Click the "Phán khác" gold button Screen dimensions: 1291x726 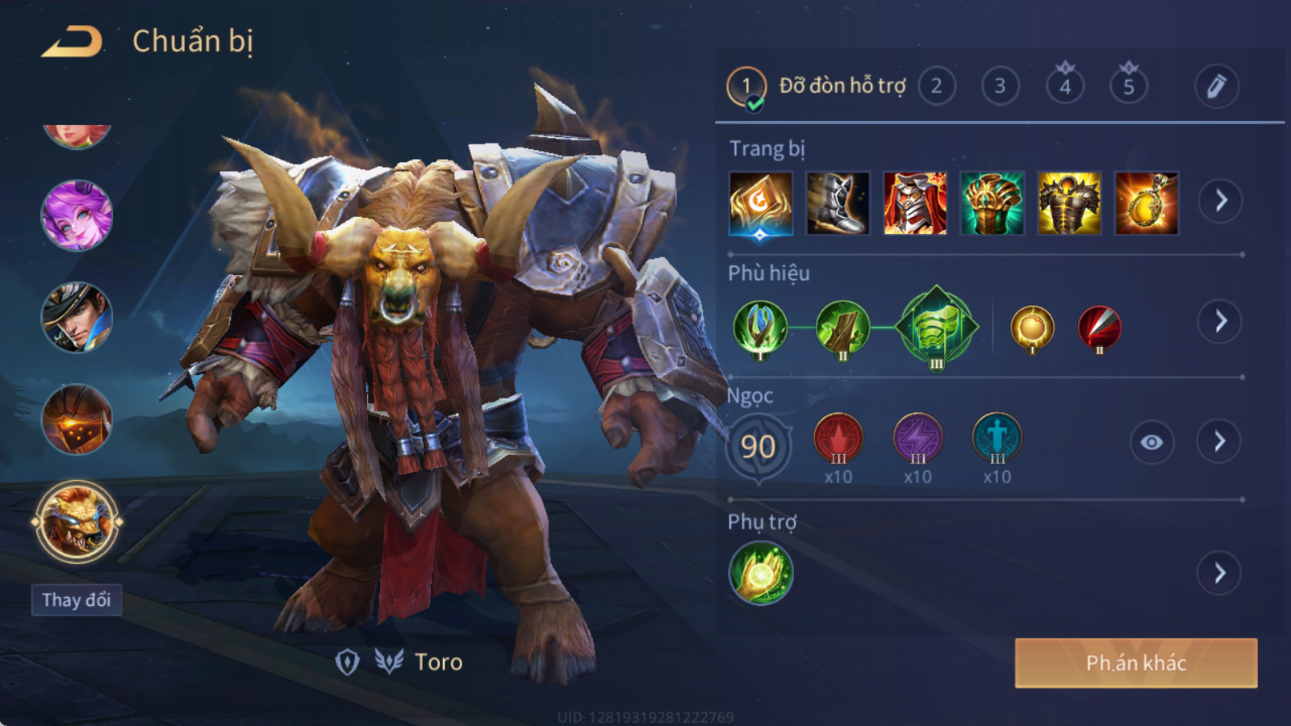[1136, 663]
